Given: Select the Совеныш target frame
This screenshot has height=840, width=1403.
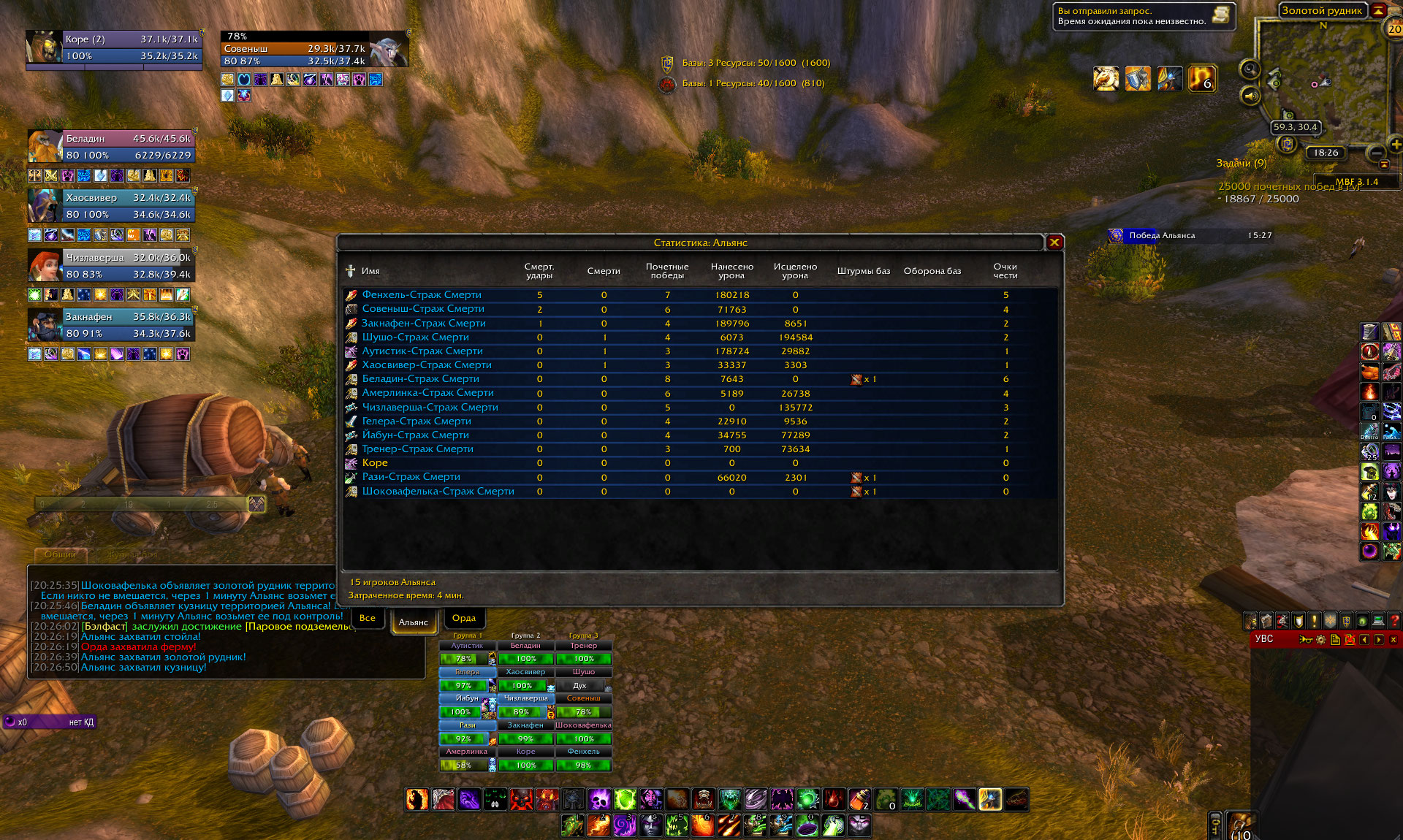Looking at the screenshot, I should pyautogui.click(x=314, y=49).
